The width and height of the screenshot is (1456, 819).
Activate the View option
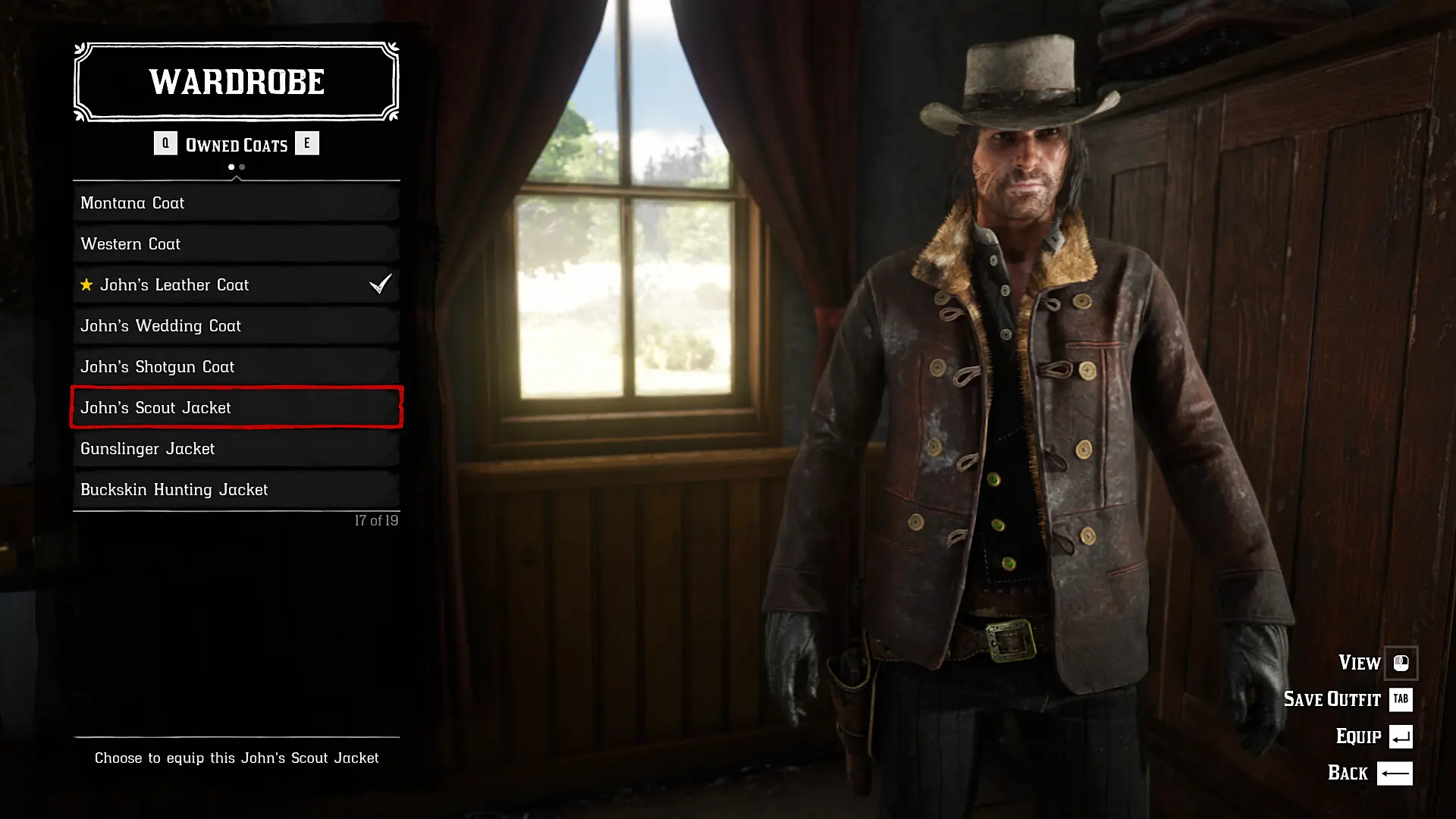[1376, 663]
